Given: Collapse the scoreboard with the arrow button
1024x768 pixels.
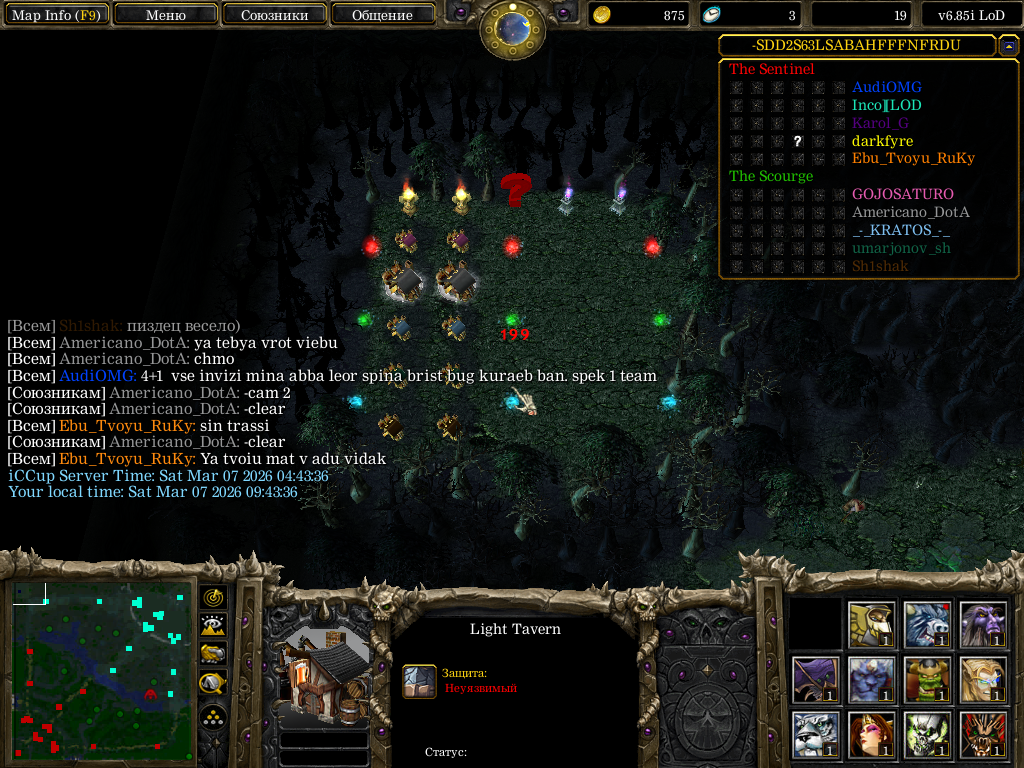Looking at the screenshot, I should coord(1008,46).
